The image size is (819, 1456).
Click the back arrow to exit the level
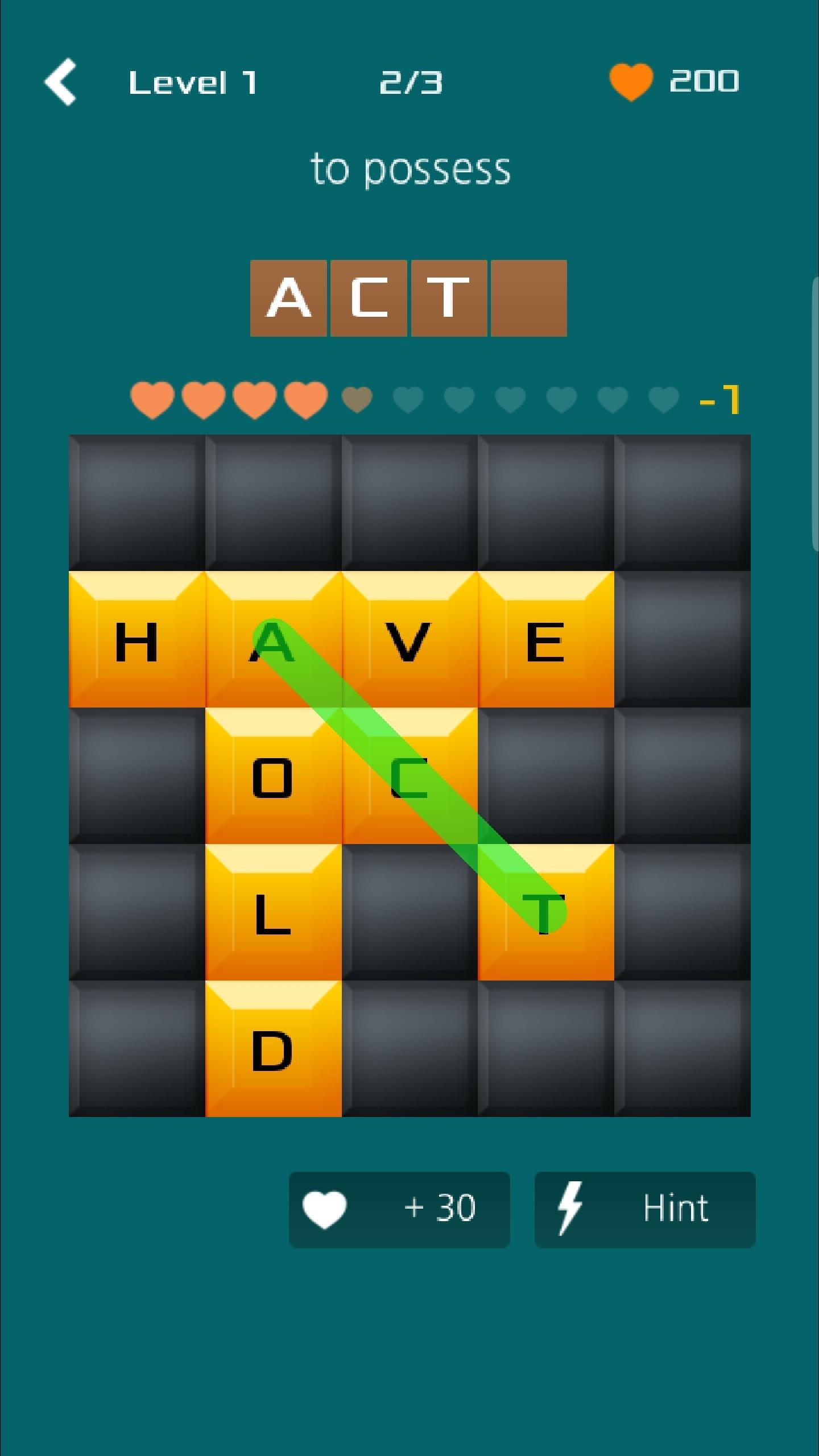61,81
